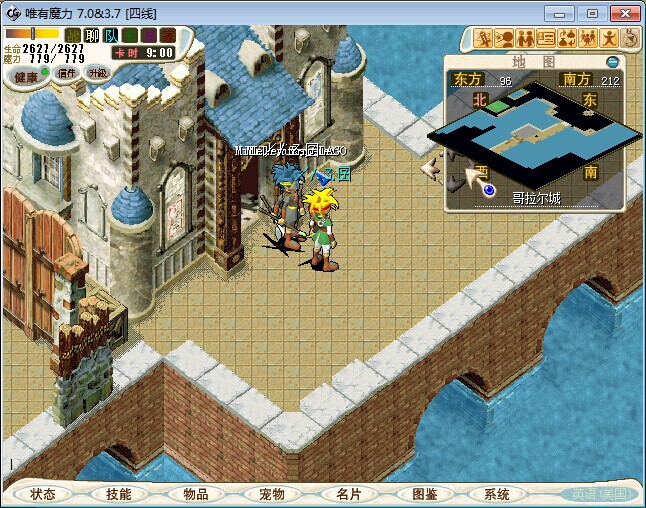The height and width of the screenshot is (508, 646).
Task: Toggle the 聊 chat mode switch
Action: coord(92,36)
